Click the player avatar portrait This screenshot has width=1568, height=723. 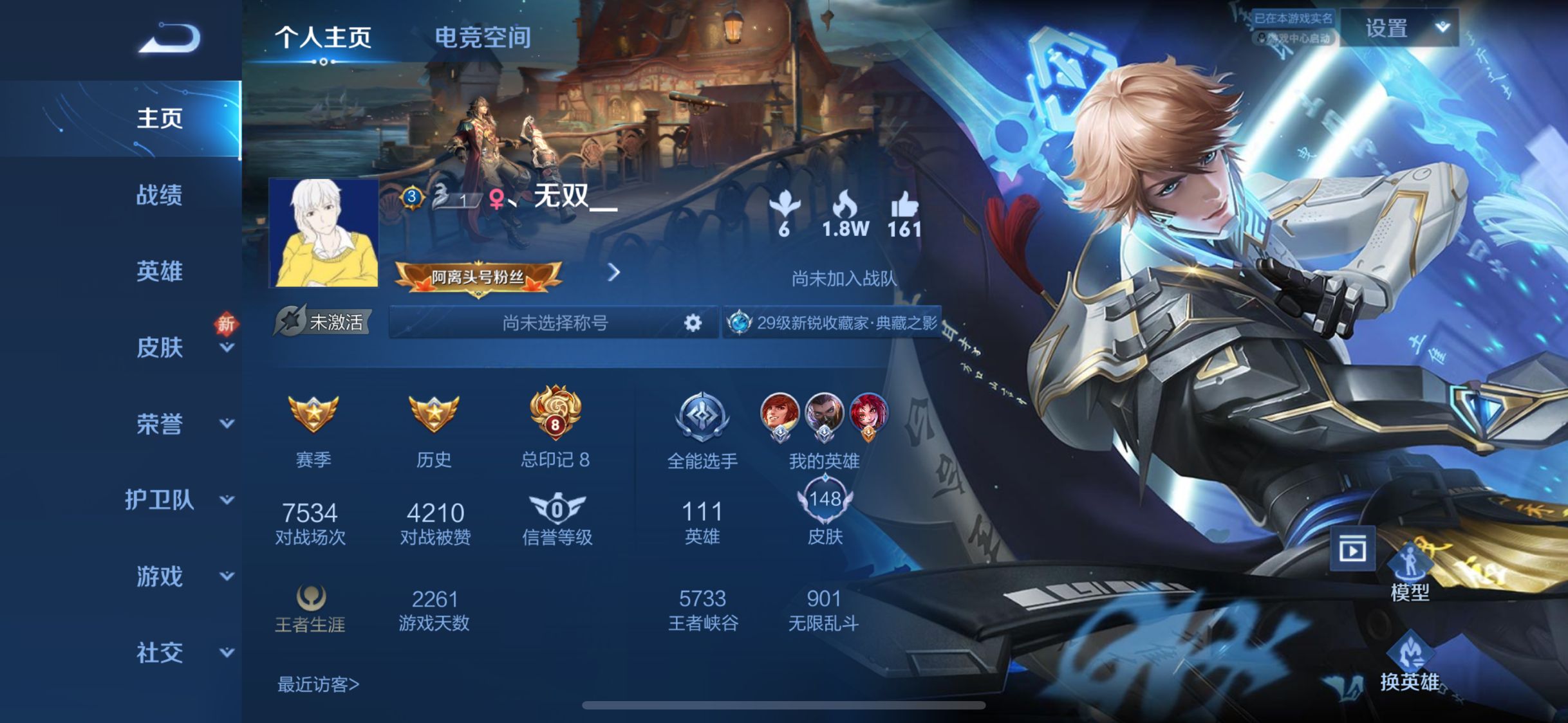point(324,233)
